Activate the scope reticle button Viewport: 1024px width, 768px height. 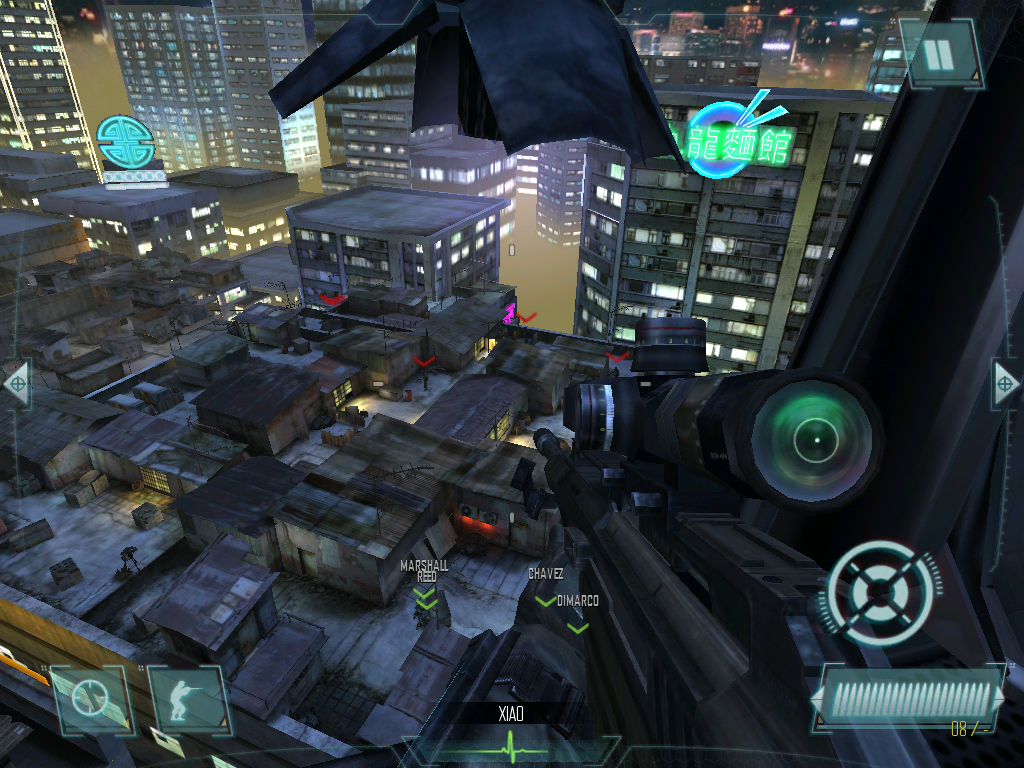tap(92, 697)
